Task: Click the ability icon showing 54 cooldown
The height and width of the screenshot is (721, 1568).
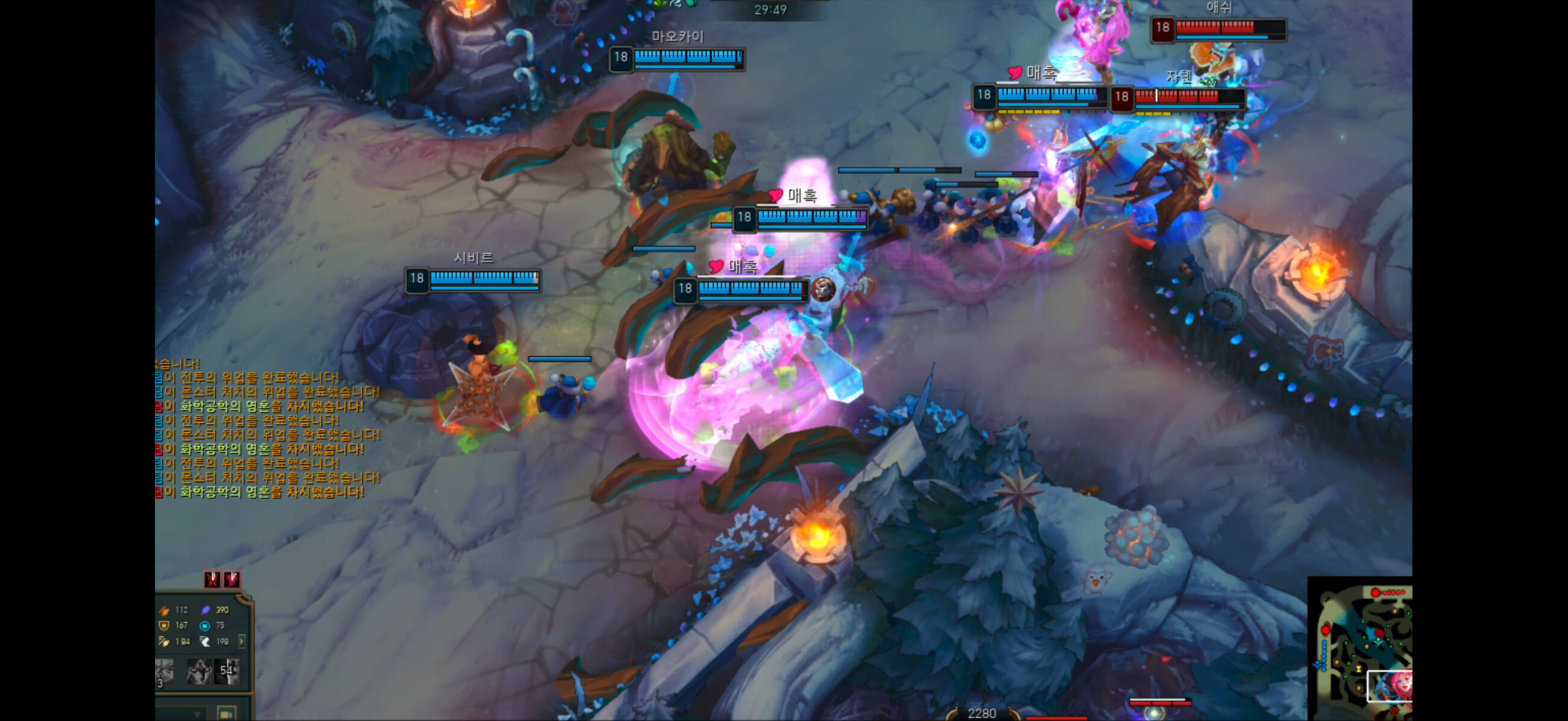Action: (x=227, y=671)
